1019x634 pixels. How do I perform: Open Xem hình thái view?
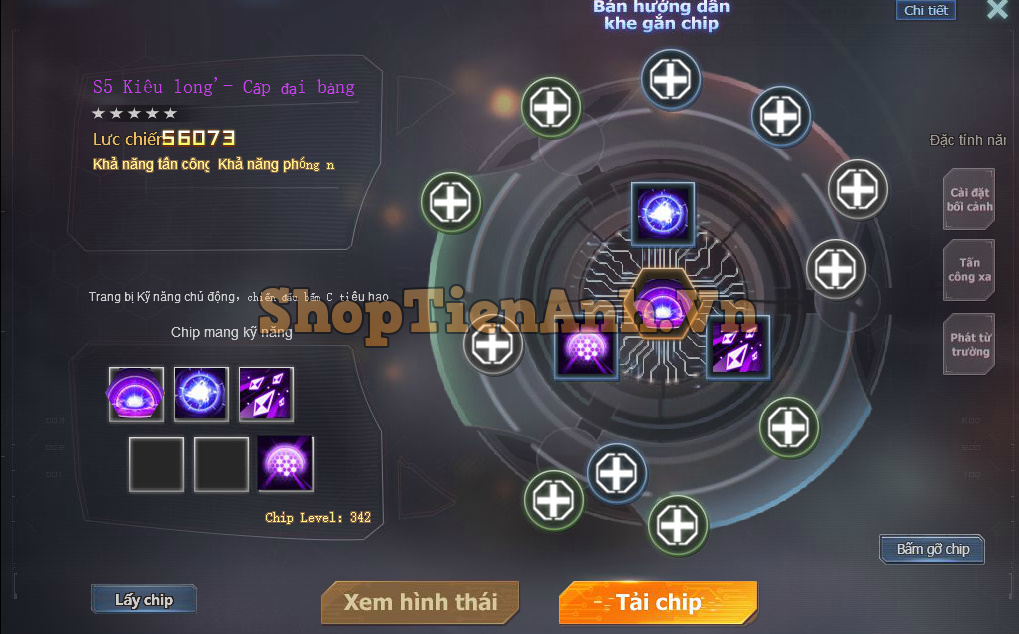pos(420,602)
